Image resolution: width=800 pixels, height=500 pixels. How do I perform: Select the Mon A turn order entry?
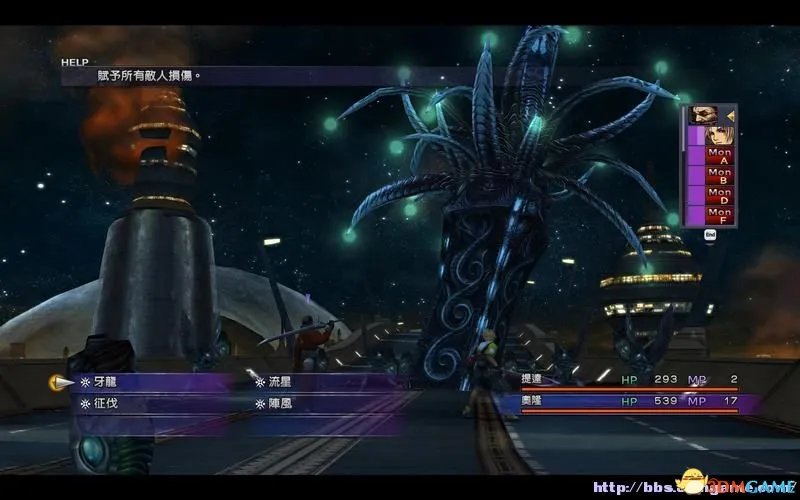click(x=719, y=155)
